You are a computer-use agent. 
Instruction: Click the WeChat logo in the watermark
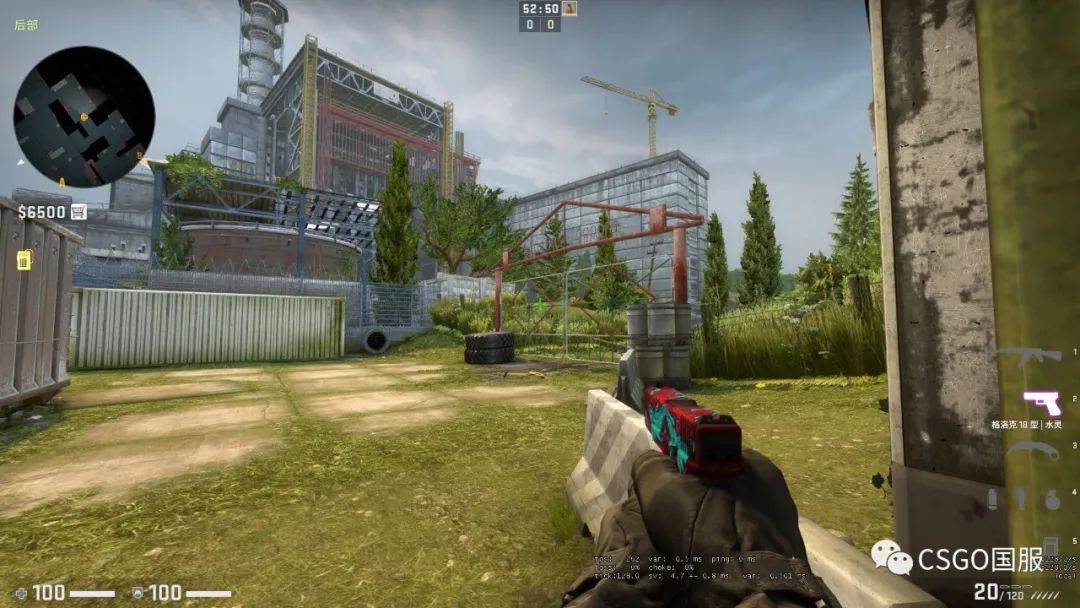[x=890, y=557]
